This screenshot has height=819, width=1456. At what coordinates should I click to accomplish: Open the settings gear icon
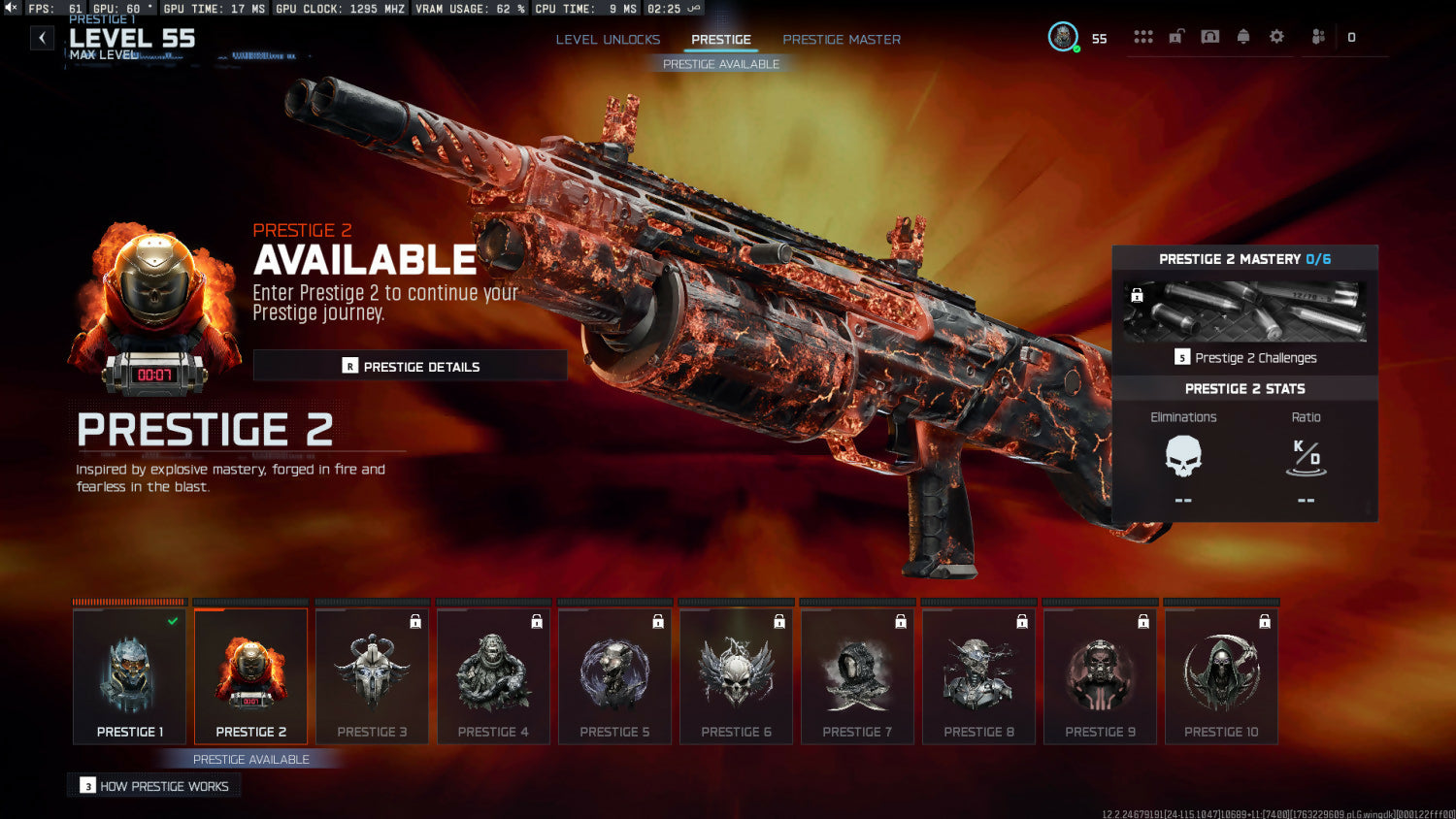click(1276, 37)
